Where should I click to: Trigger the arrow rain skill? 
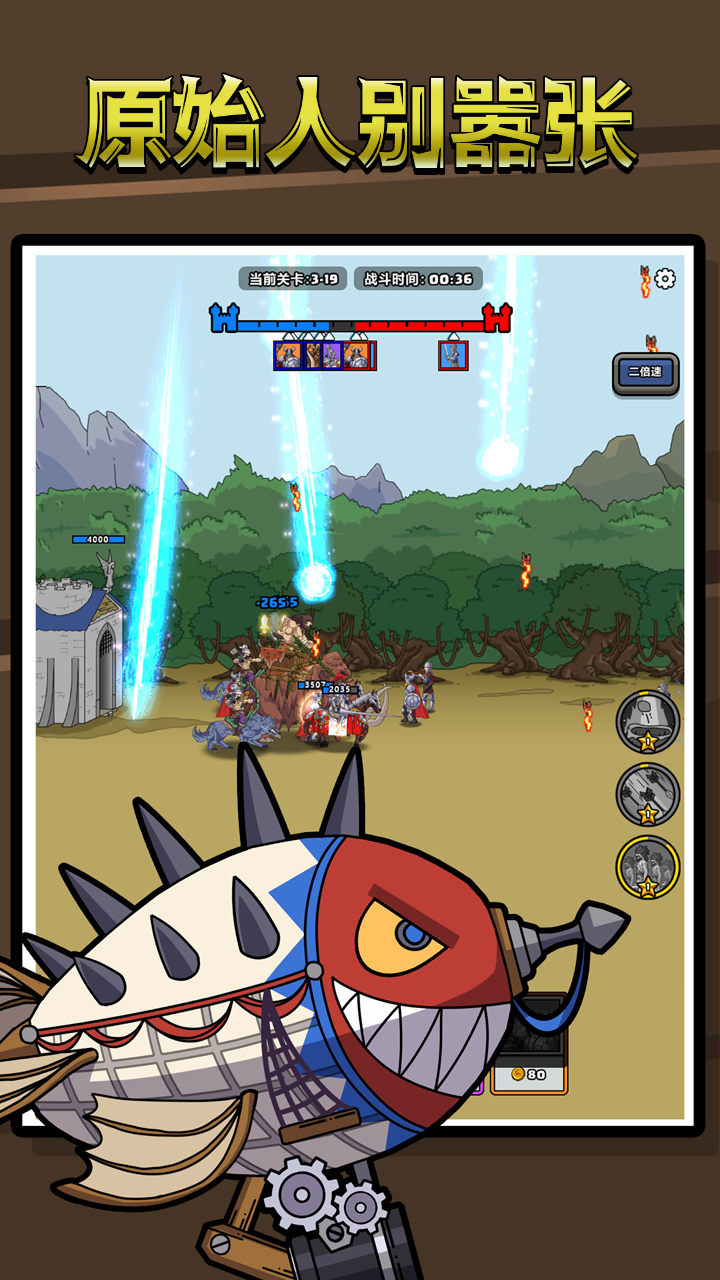click(647, 794)
